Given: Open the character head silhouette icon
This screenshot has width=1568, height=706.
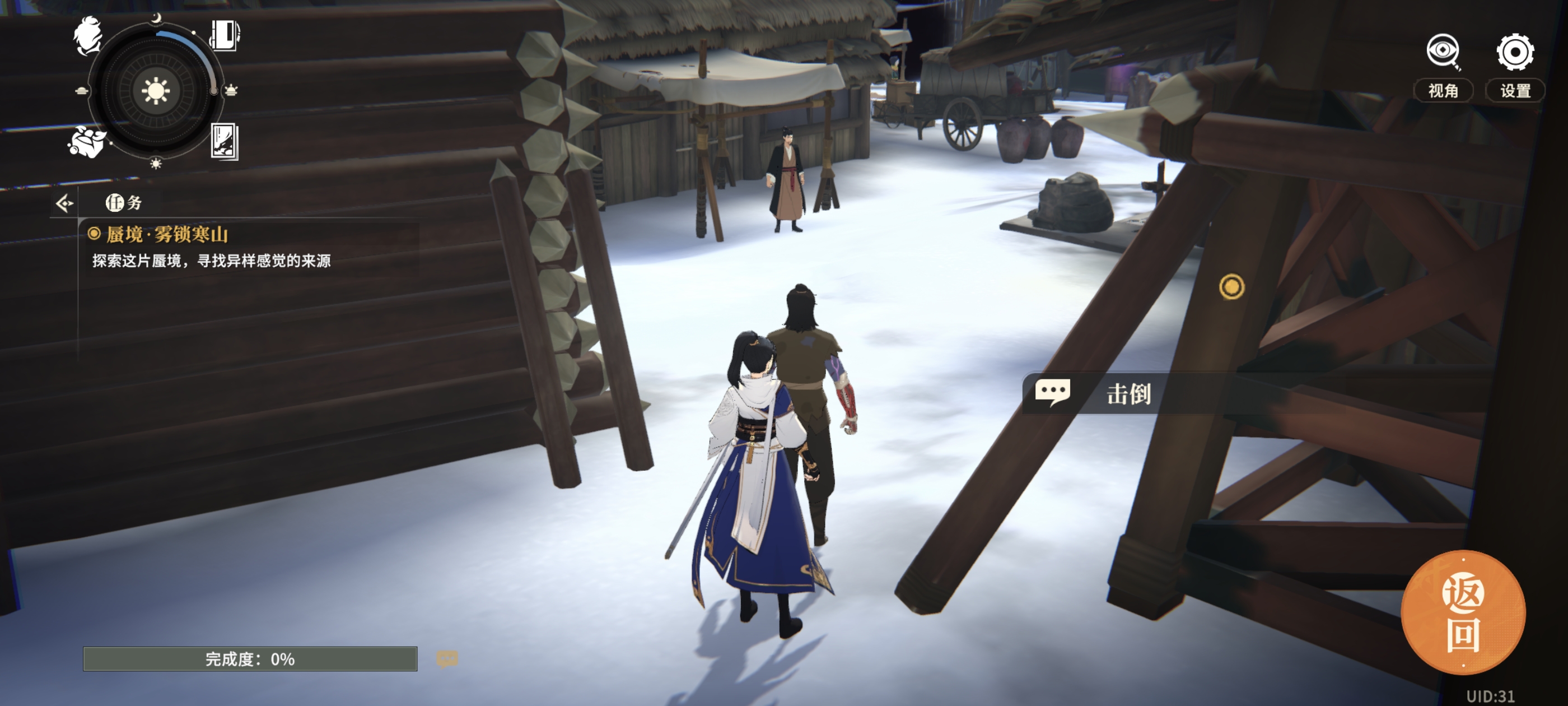Looking at the screenshot, I should coord(88,36).
